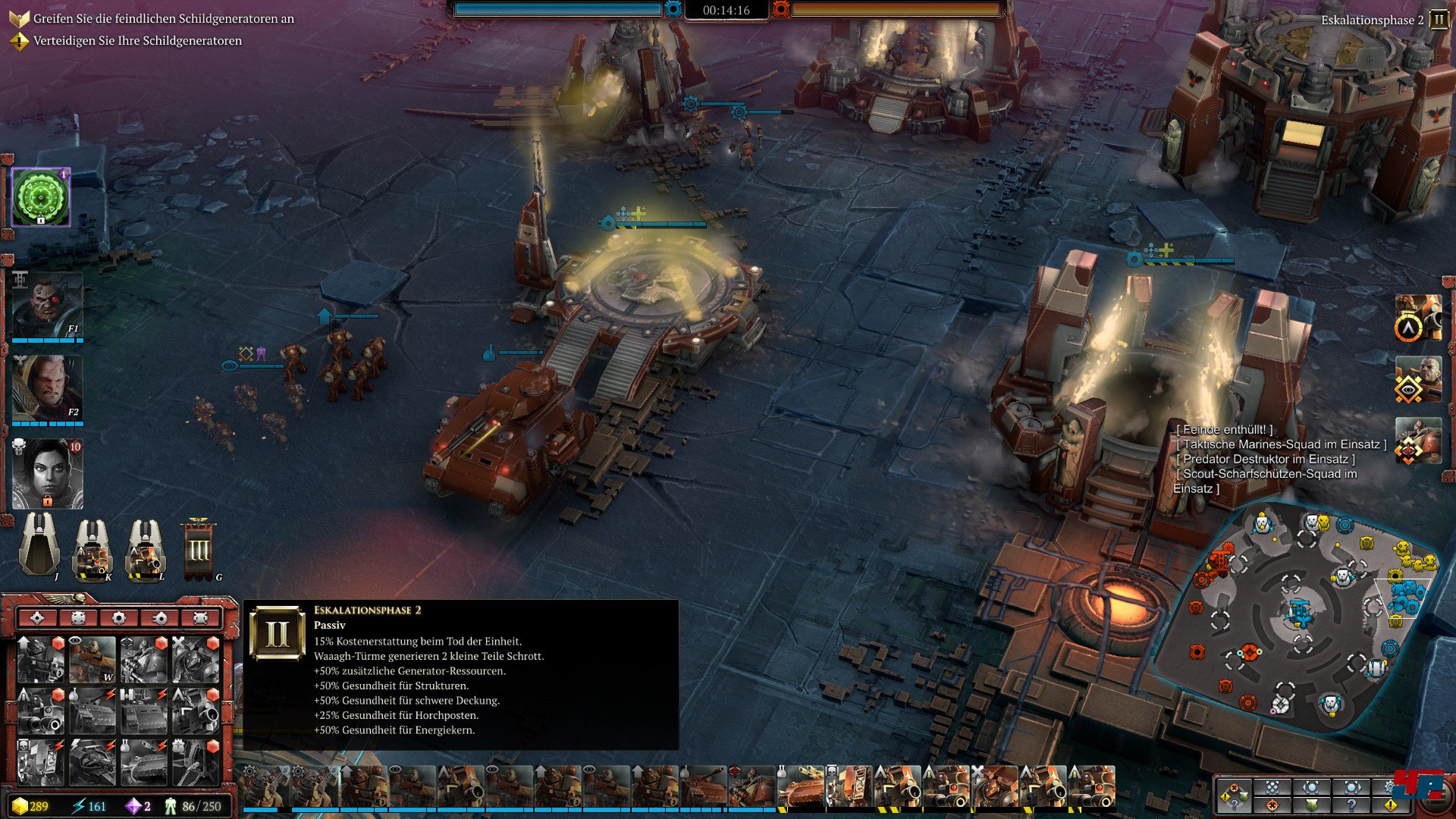Use the chevron upgrade ability on right
Screen dimensions: 1456x819
click(1417, 318)
